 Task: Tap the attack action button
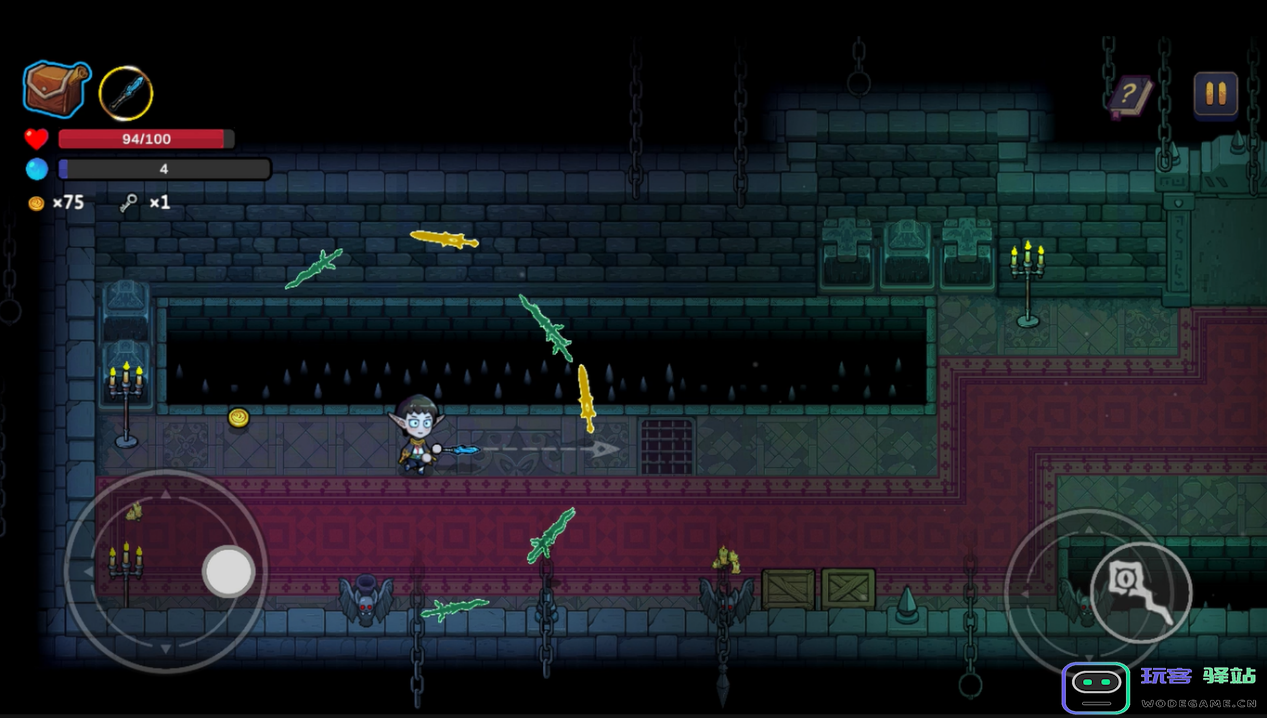[x=1140, y=593]
